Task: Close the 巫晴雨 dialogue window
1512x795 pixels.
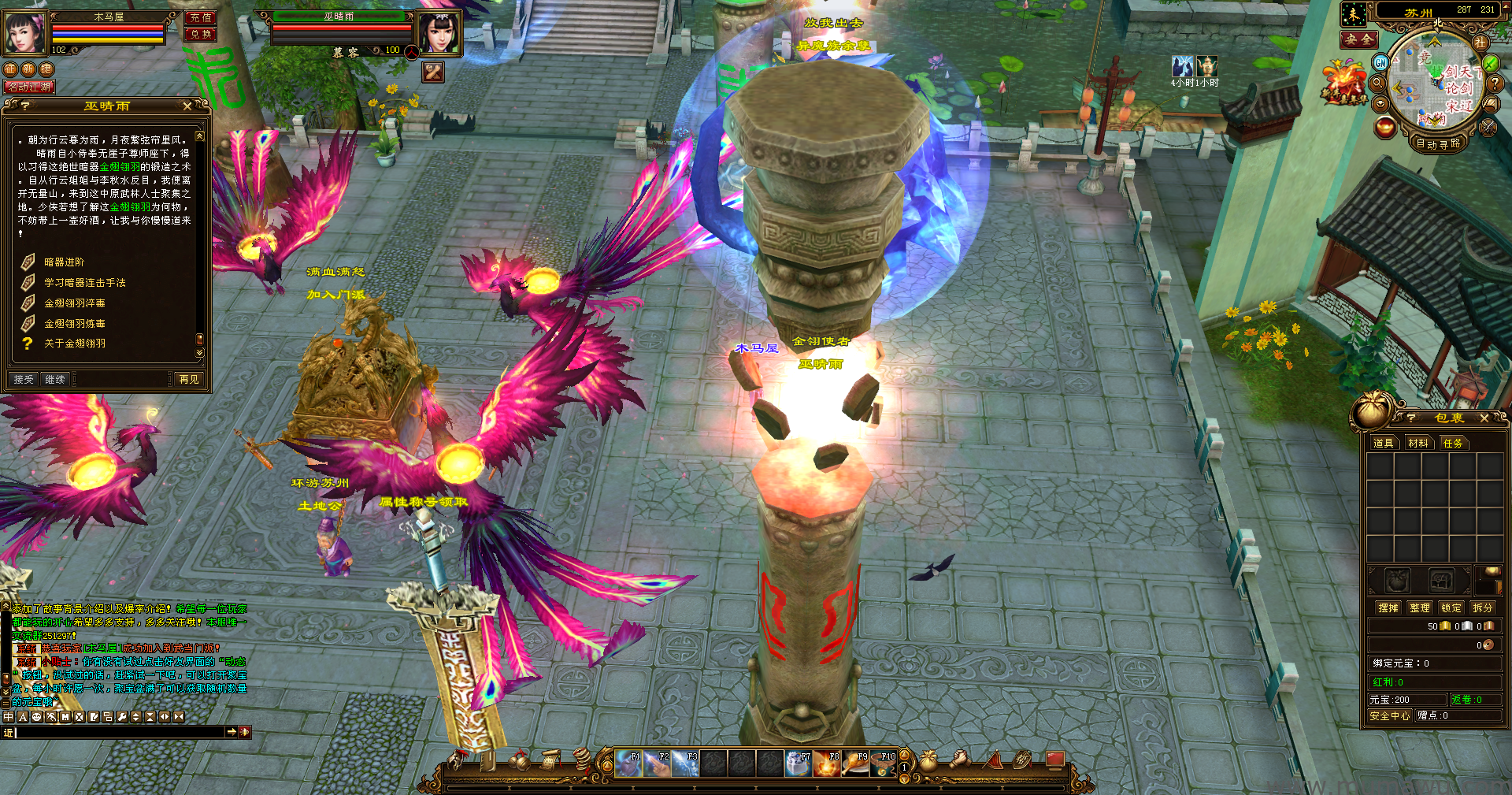Action: [187, 106]
